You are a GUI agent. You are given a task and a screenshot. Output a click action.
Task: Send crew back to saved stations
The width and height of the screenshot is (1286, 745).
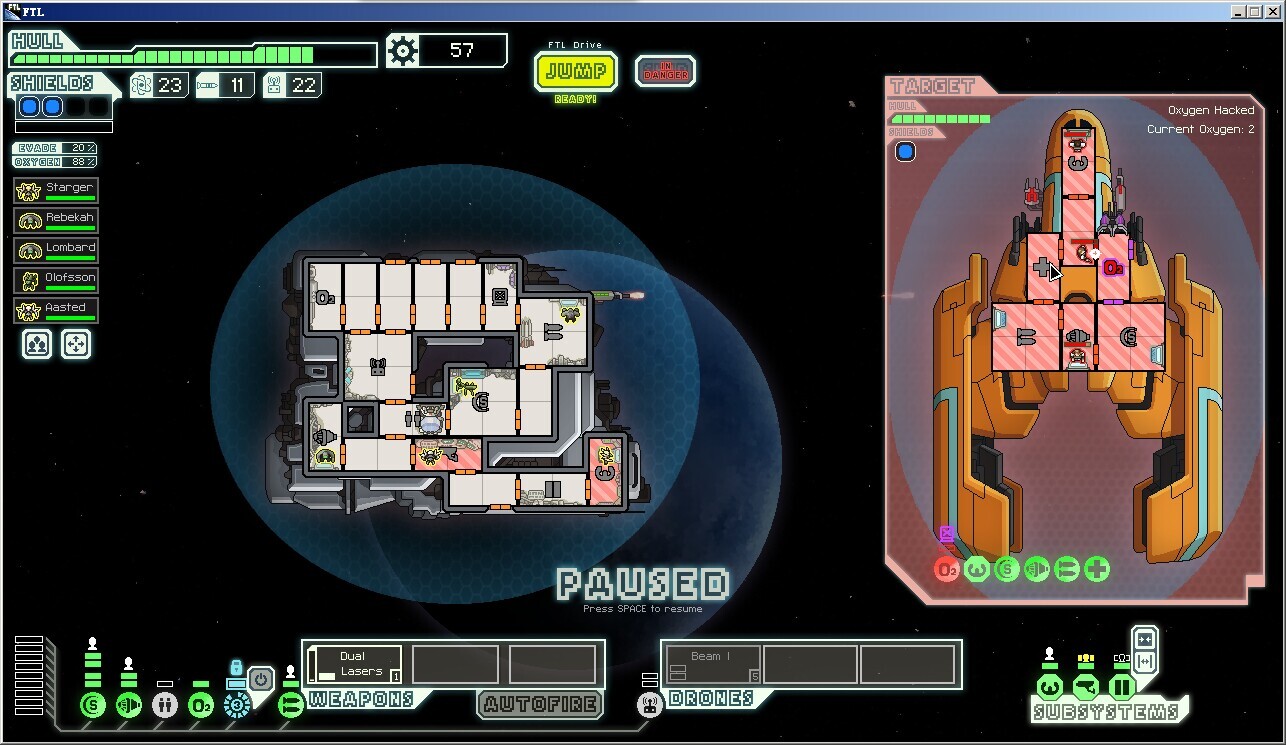click(76, 344)
